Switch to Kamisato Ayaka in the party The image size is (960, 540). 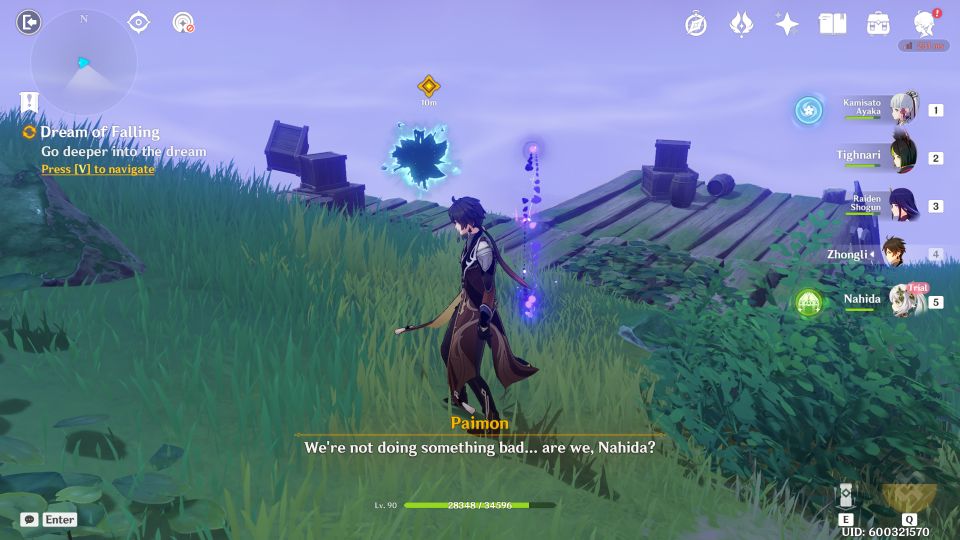click(903, 109)
